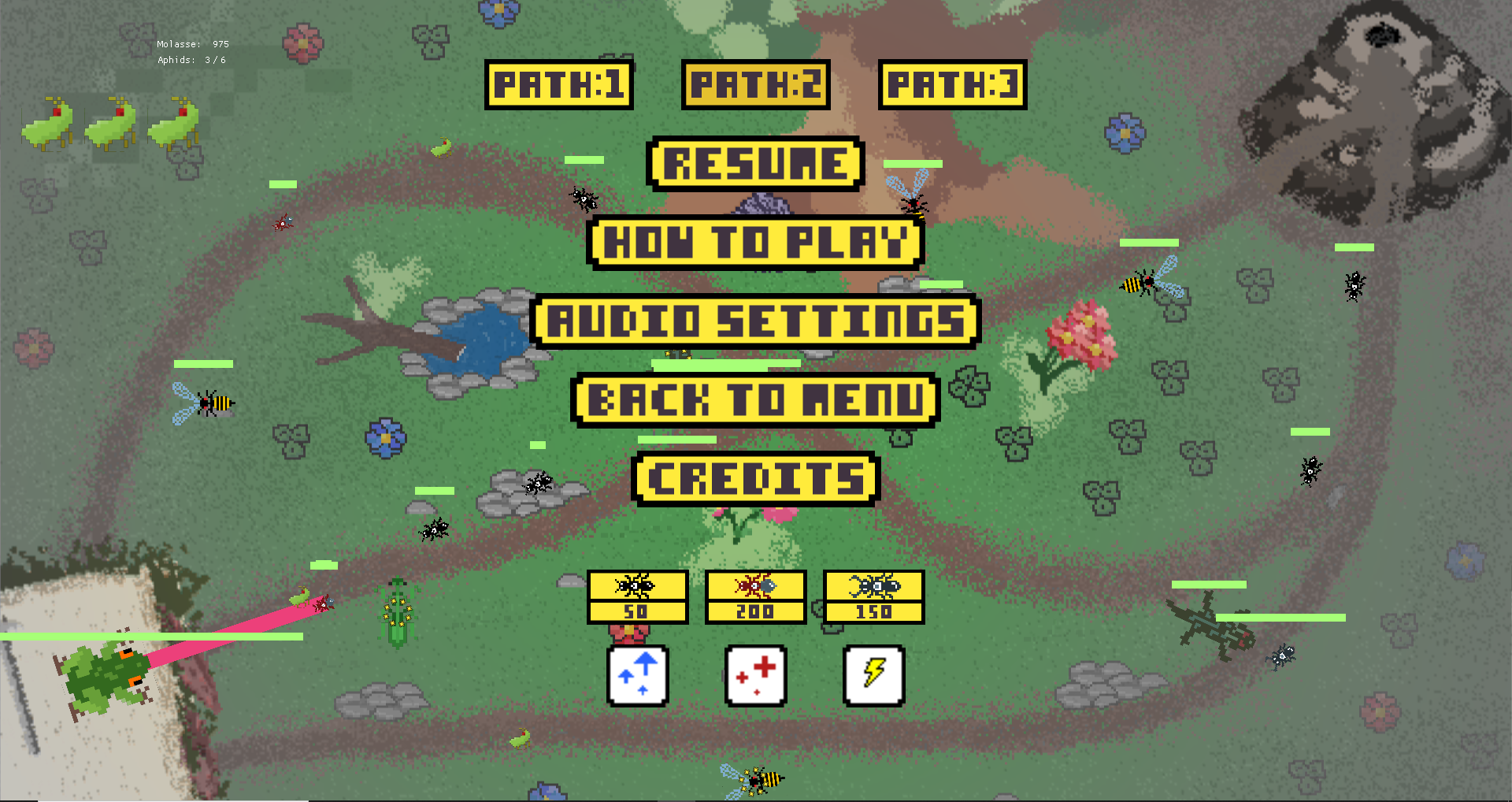Choose the Path:2 button
Image resolution: width=1512 pixels, height=802 pixels.
(x=755, y=85)
